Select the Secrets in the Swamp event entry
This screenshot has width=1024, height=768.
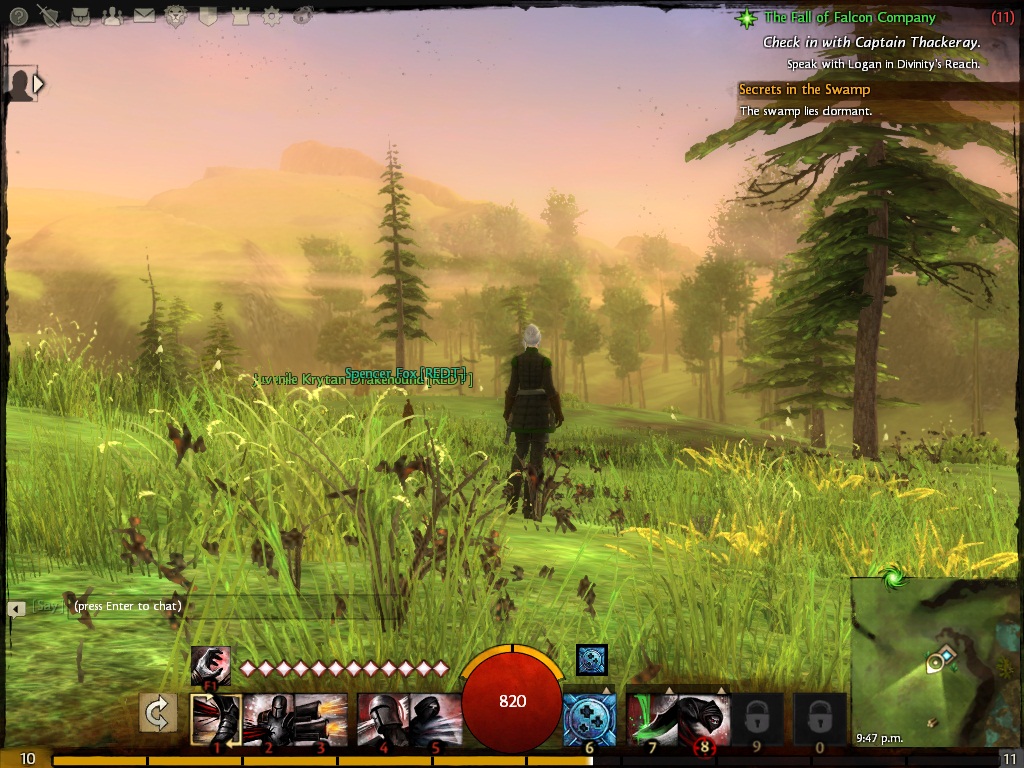804,90
